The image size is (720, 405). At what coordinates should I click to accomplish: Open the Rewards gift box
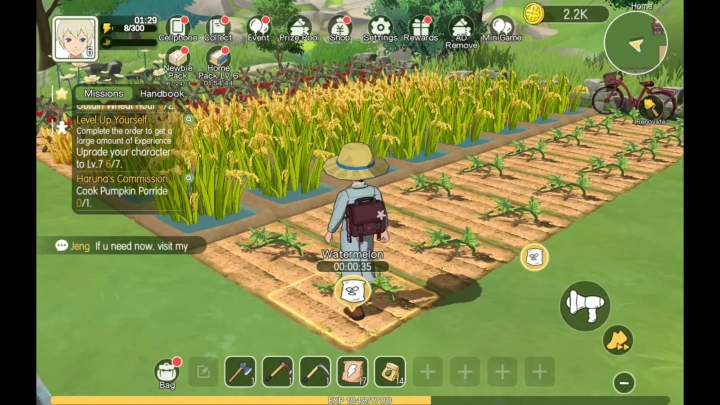pyautogui.click(x=421, y=29)
